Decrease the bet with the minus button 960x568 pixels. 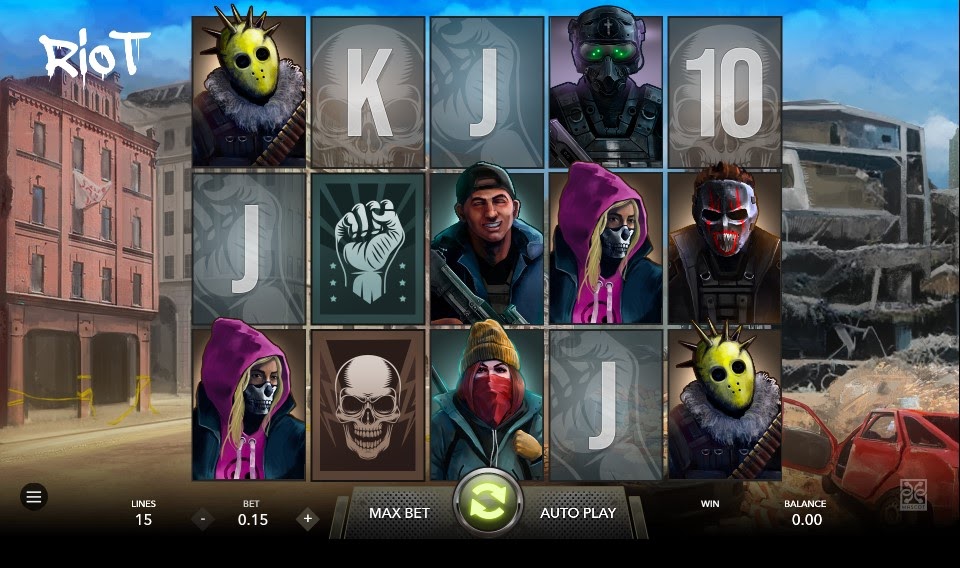(203, 519)
